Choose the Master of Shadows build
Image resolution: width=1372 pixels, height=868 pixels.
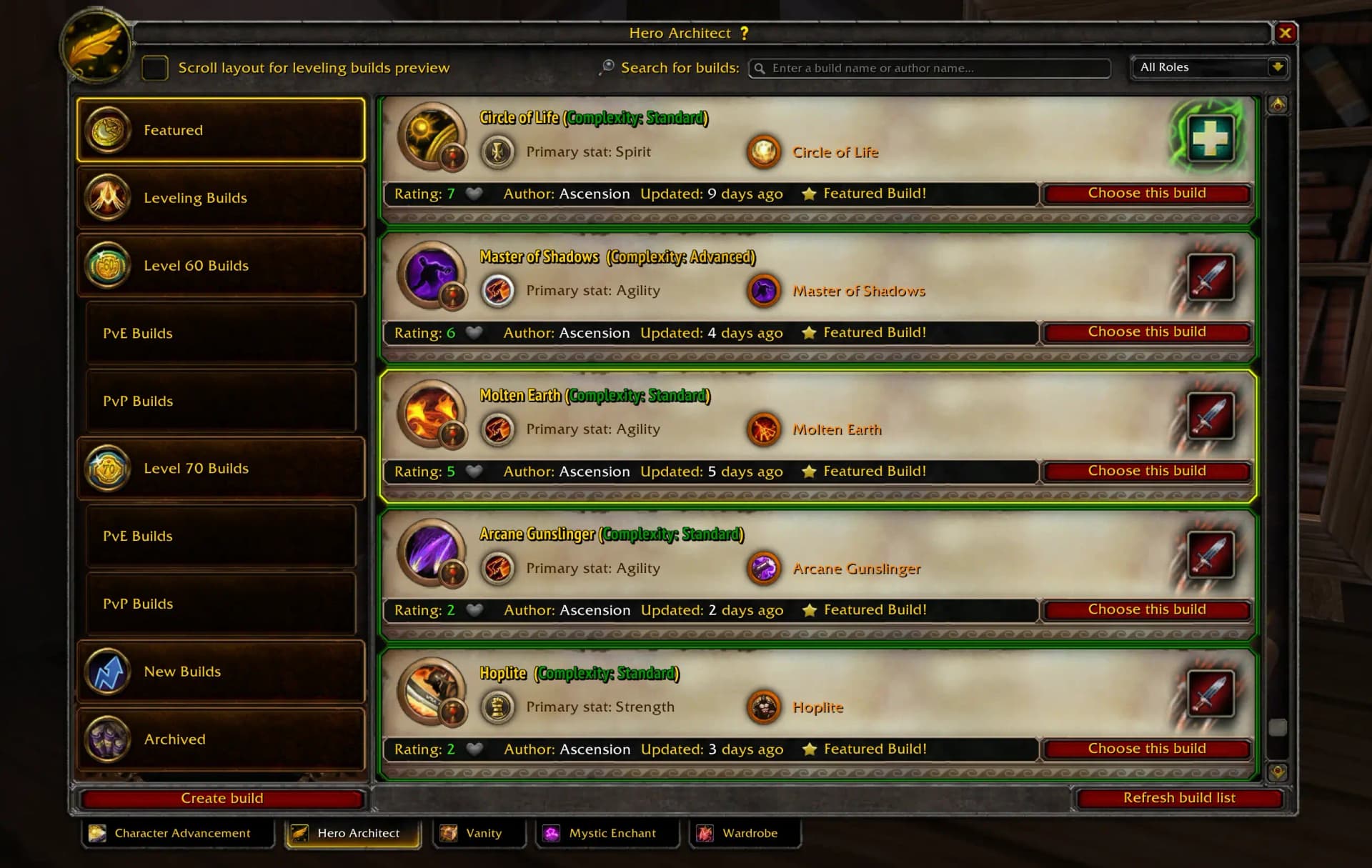pyautogui.click(x=1146, y=331)
